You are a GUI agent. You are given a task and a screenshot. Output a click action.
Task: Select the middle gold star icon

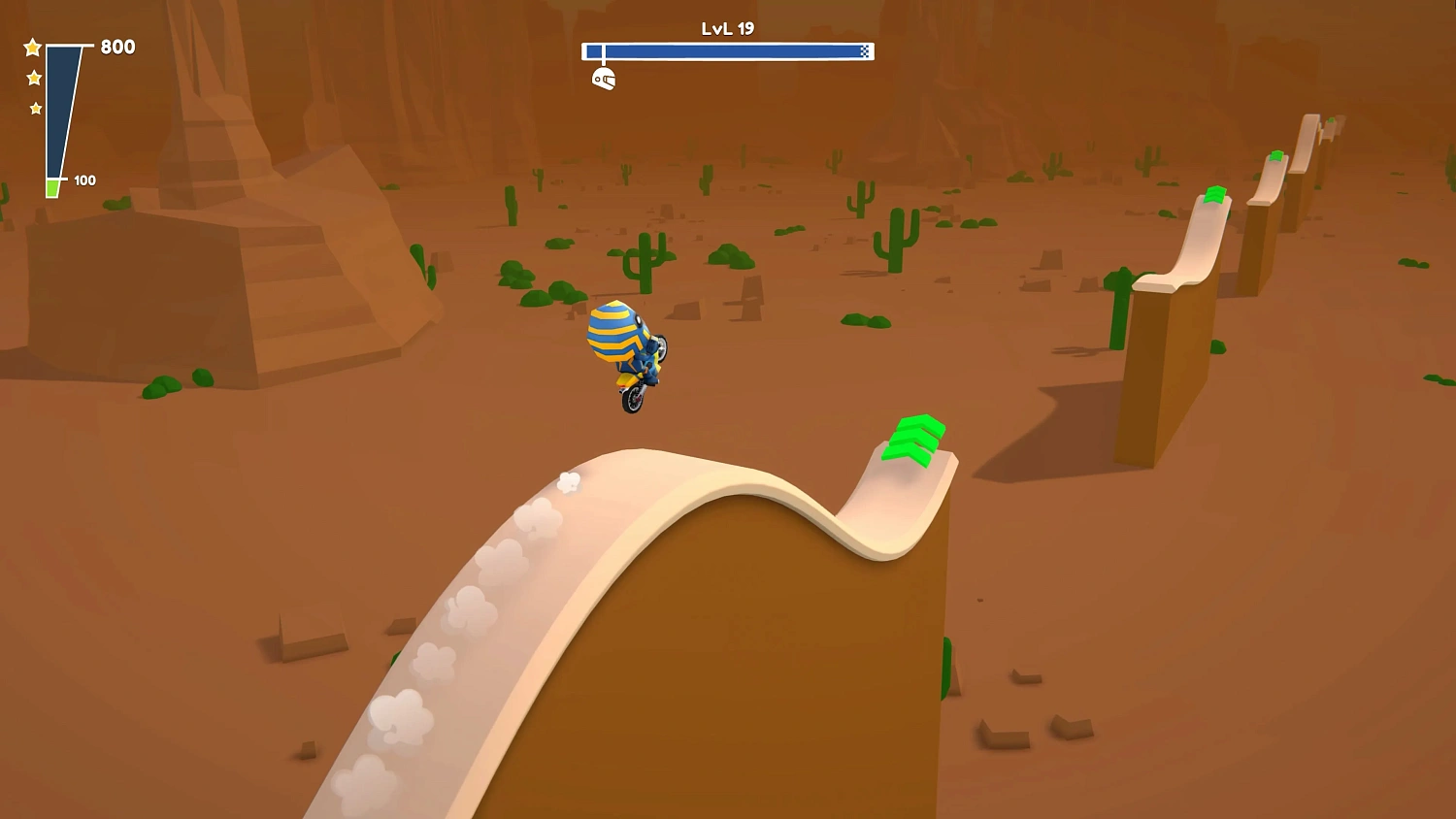32,77
